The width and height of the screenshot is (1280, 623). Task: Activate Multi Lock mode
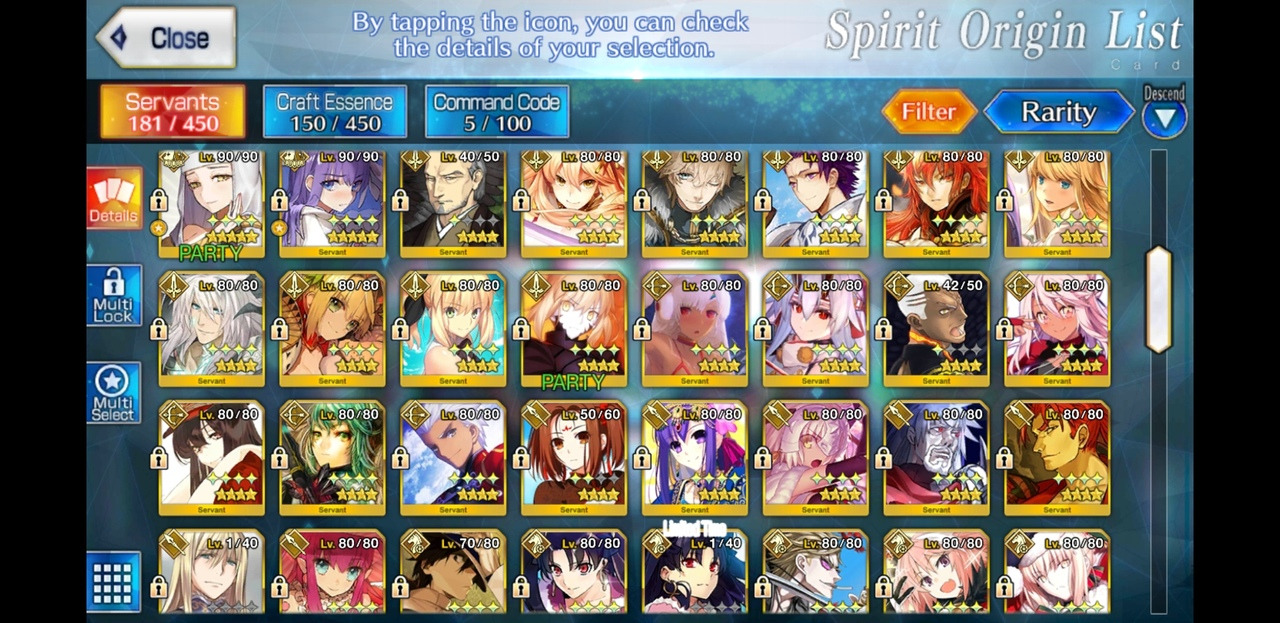pos(113,295)
